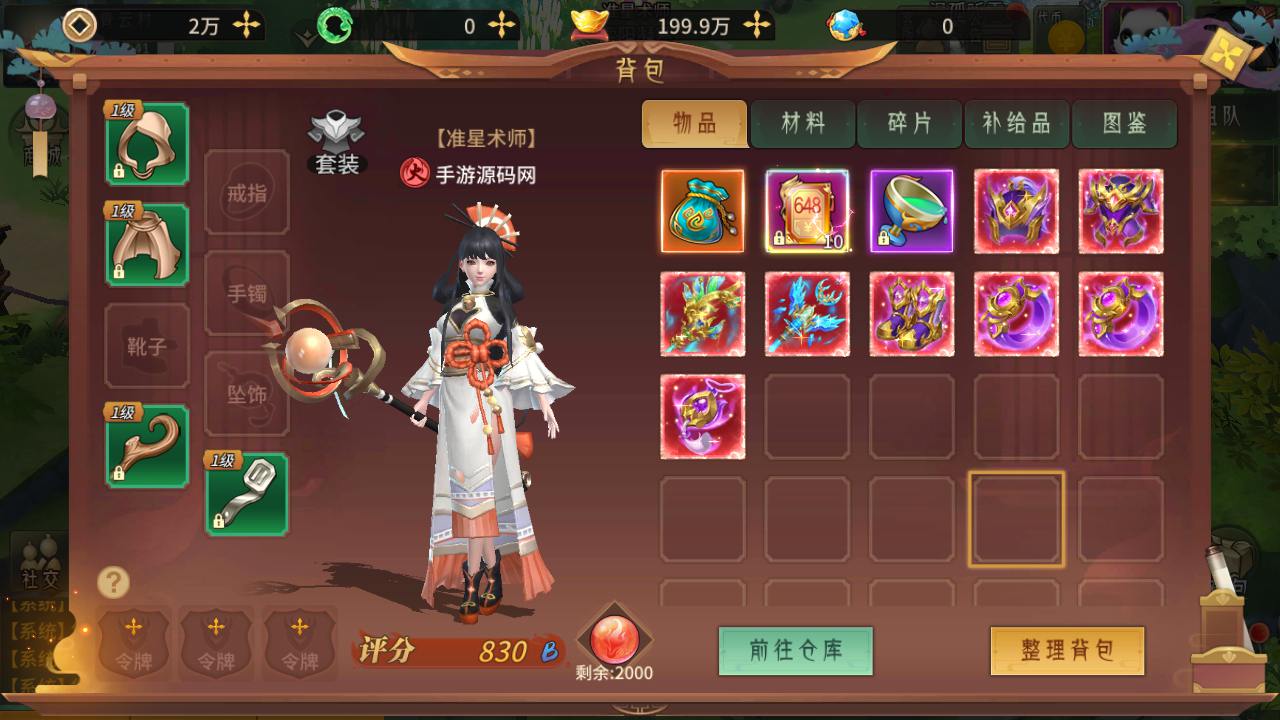Click the equipped hood helmet slot
The height and width of the screenshot is (720, 1280).
[x=147, y=144]
